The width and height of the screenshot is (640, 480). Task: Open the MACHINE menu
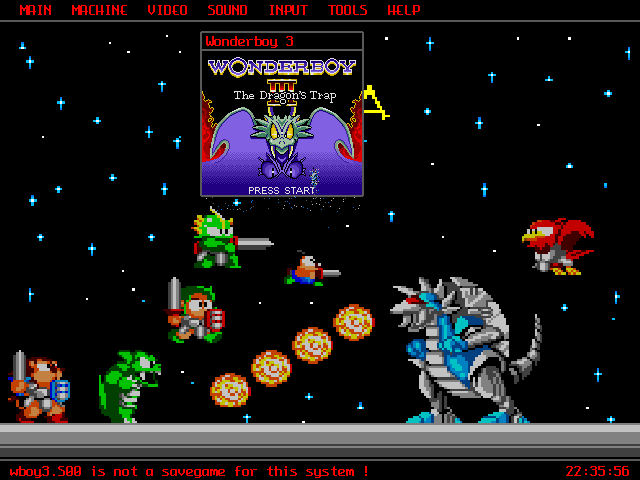100,11
